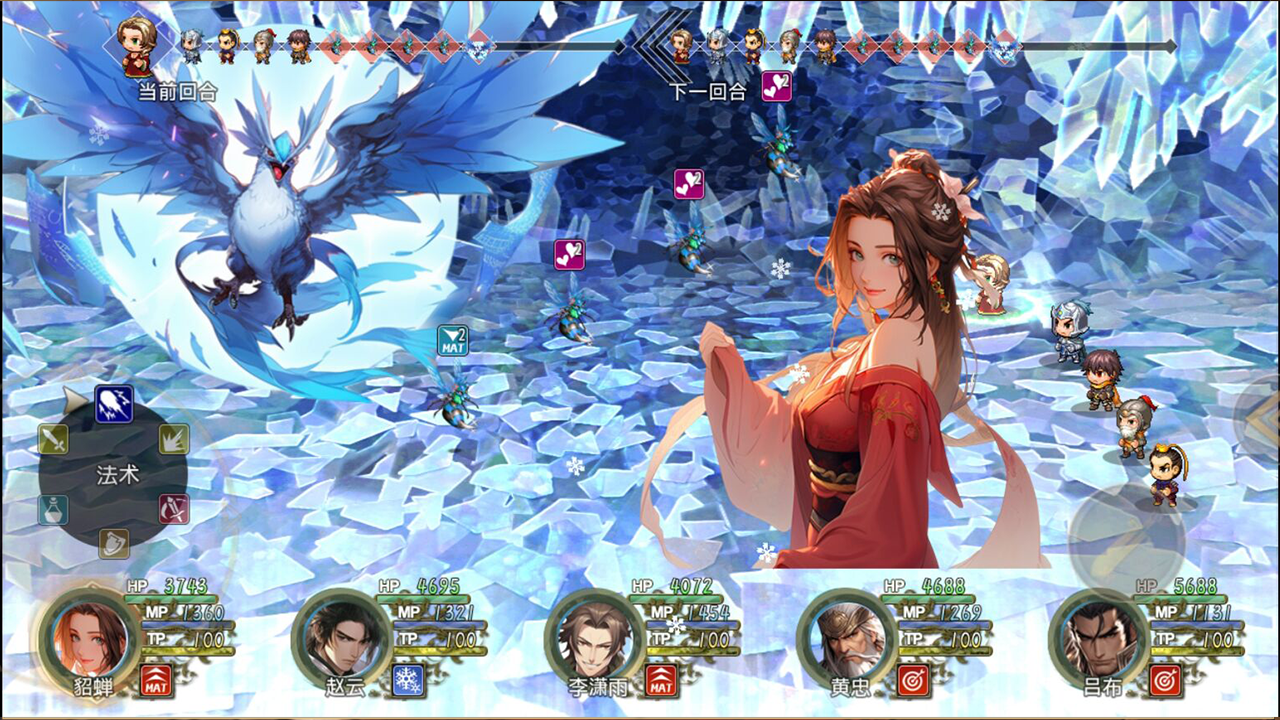
Task: Select the sword attack icon
Action: coord(53,438)
